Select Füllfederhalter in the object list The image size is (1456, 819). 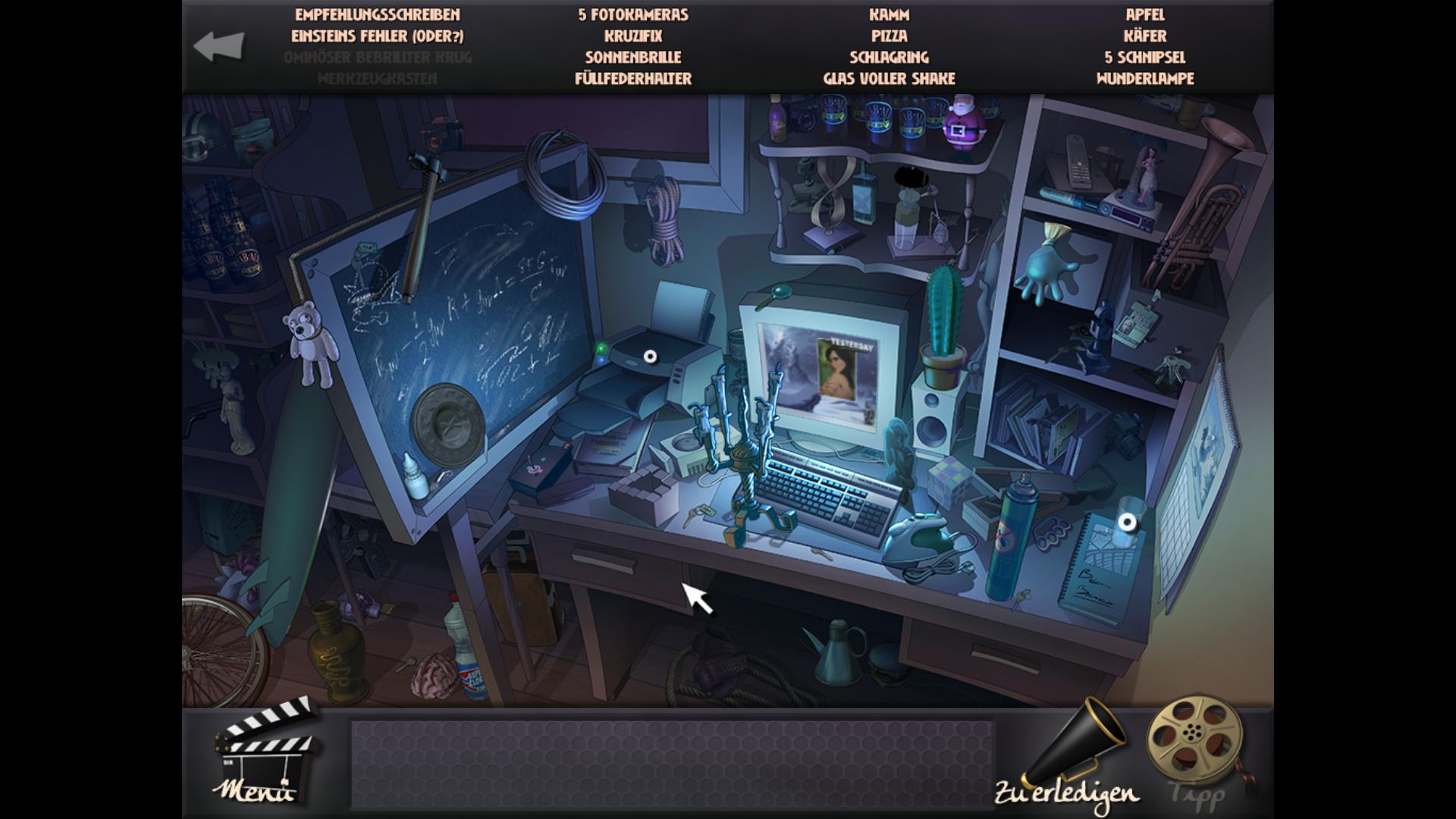pos(633,78)
